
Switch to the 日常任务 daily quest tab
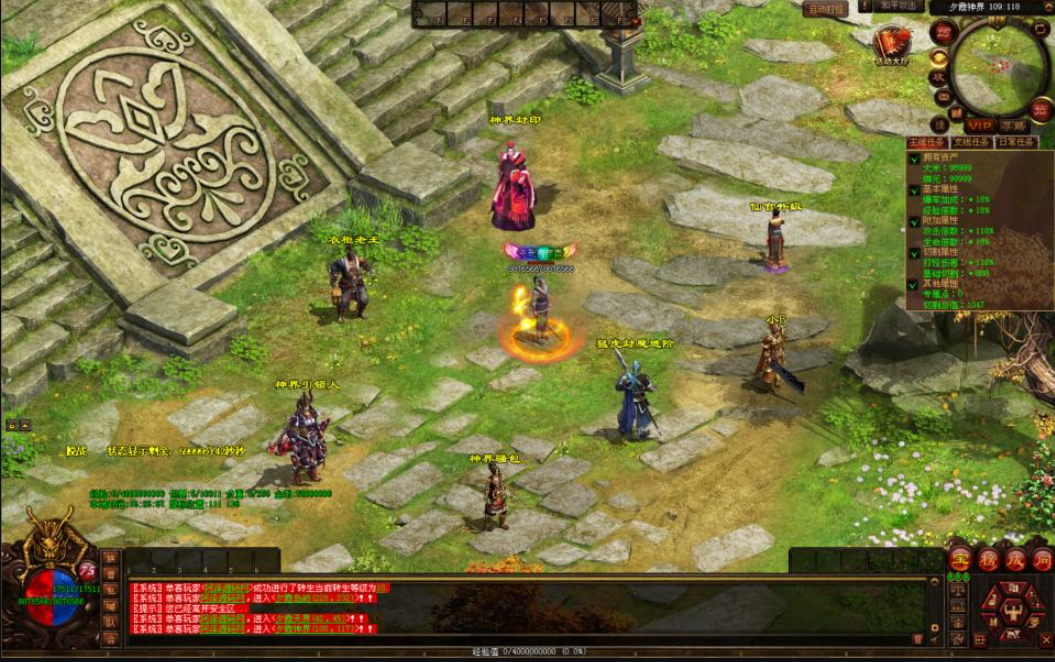coord(1016,142)
